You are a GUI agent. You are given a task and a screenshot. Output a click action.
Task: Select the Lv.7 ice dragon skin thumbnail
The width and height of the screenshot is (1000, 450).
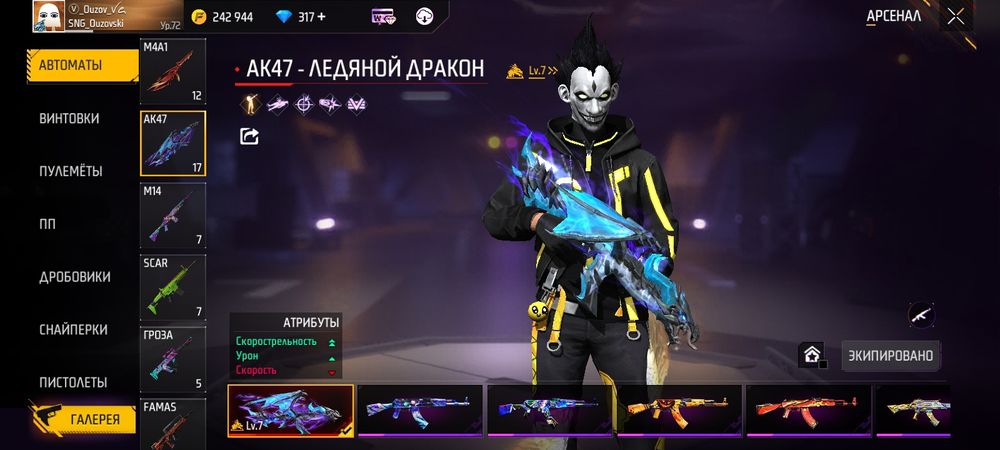[291, 411]
